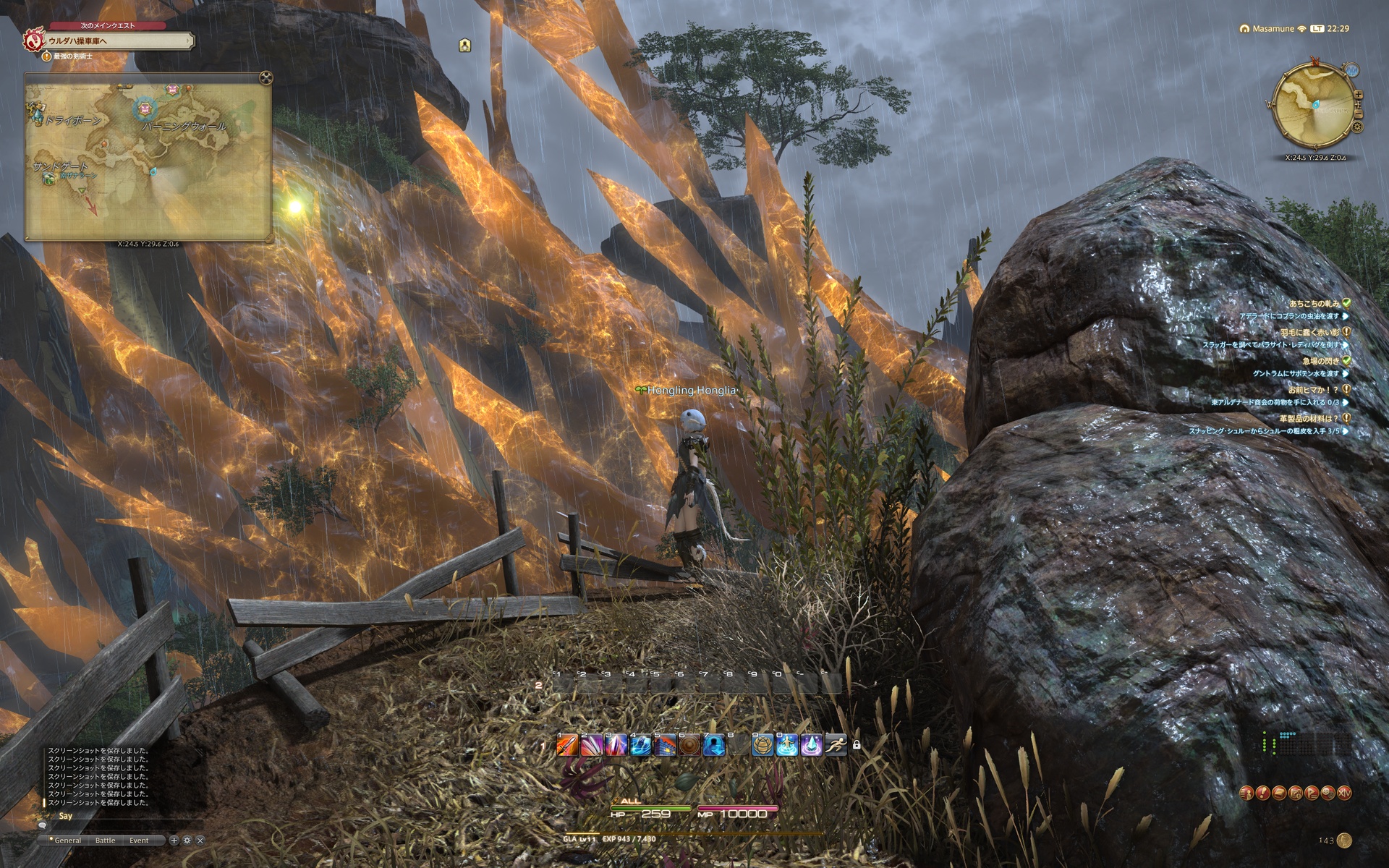Add a new chat tab

tap(174, 841)
